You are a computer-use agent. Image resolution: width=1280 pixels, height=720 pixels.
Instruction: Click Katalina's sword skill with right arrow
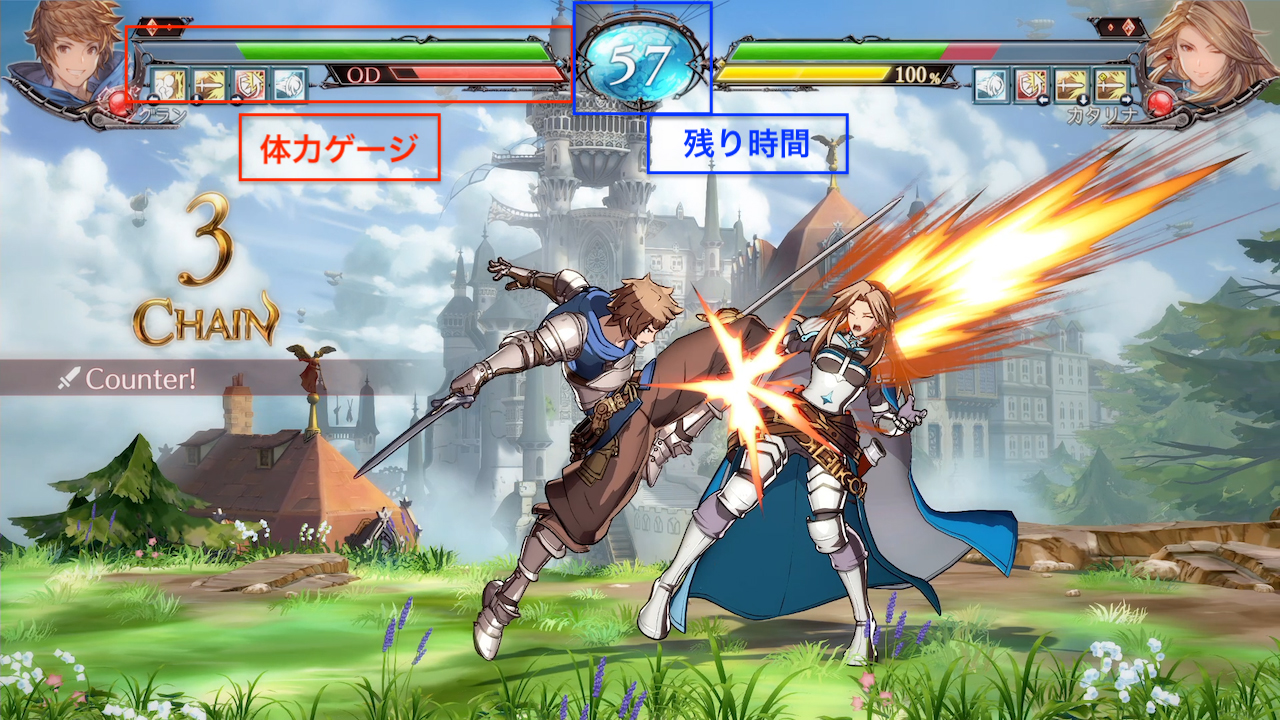point(1112,84)
